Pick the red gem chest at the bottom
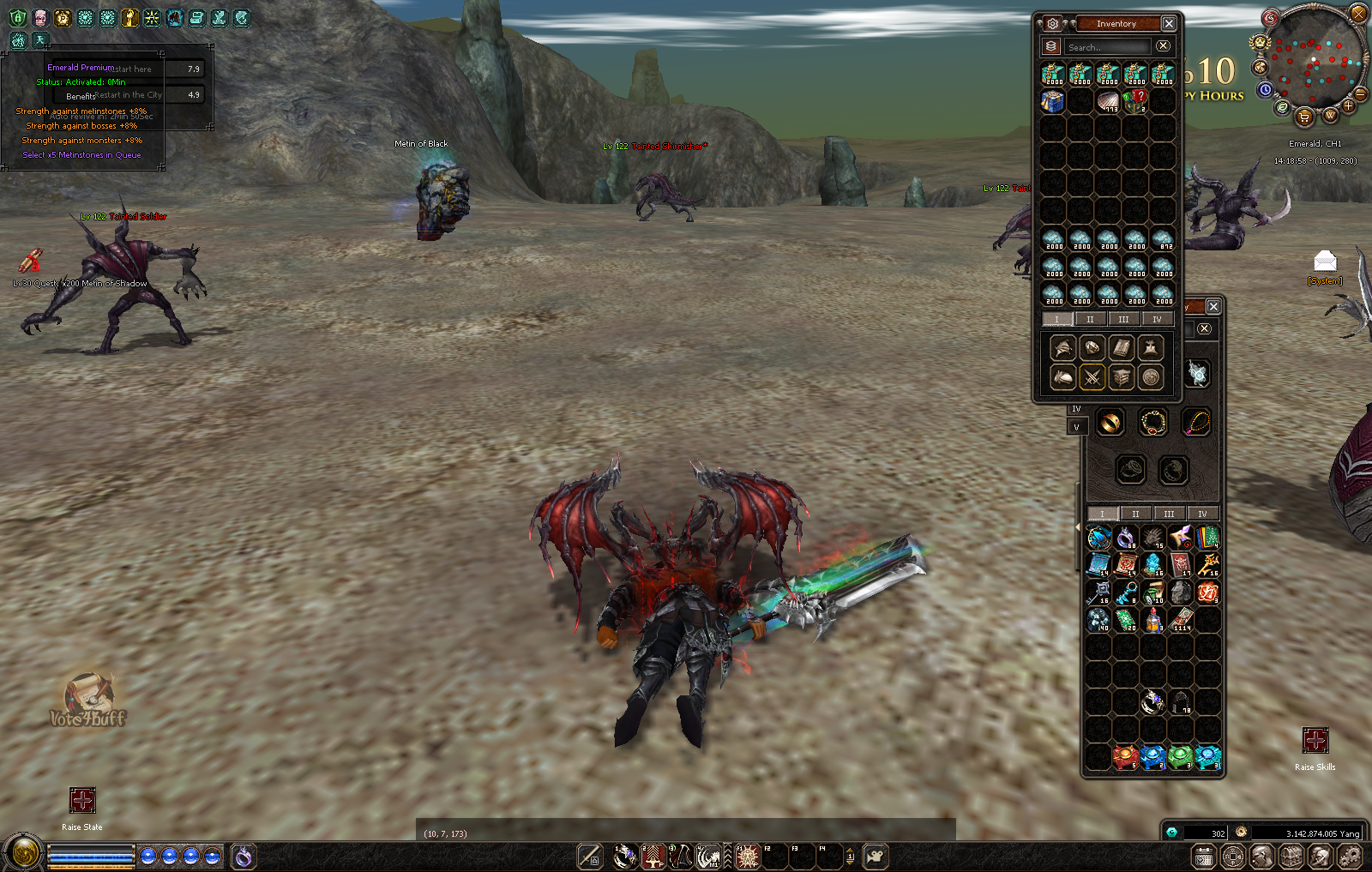The width and height of the screenshot is (1372, 872). click(x=1125, y=757)
